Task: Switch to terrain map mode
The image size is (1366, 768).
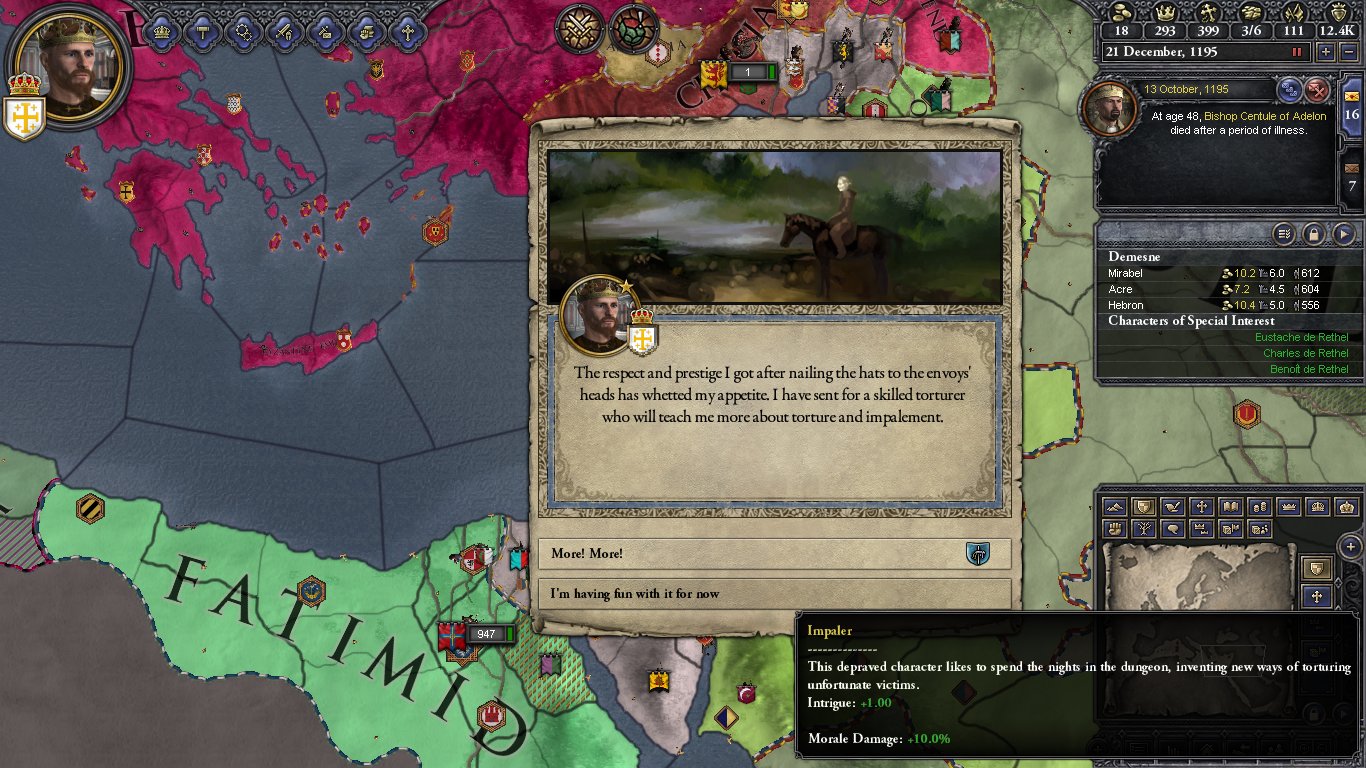Action: (x=1115, y=507)
